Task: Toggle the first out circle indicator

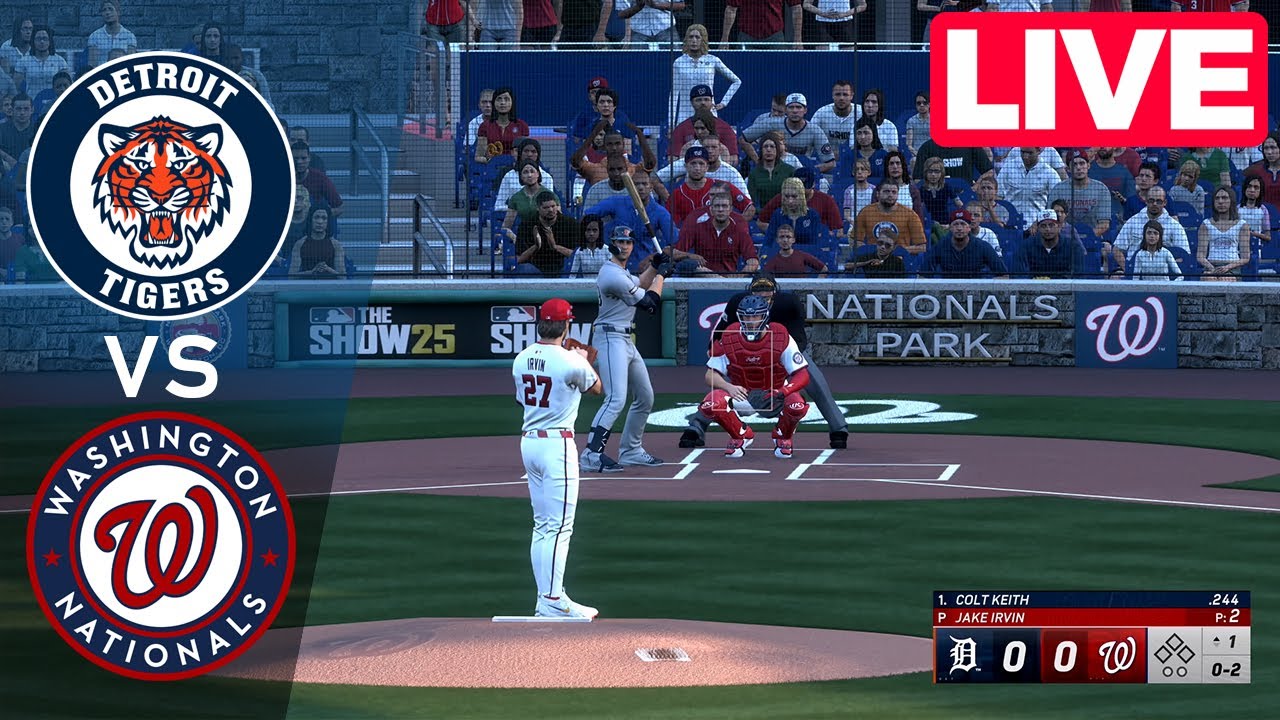Action: (1166, 672)
